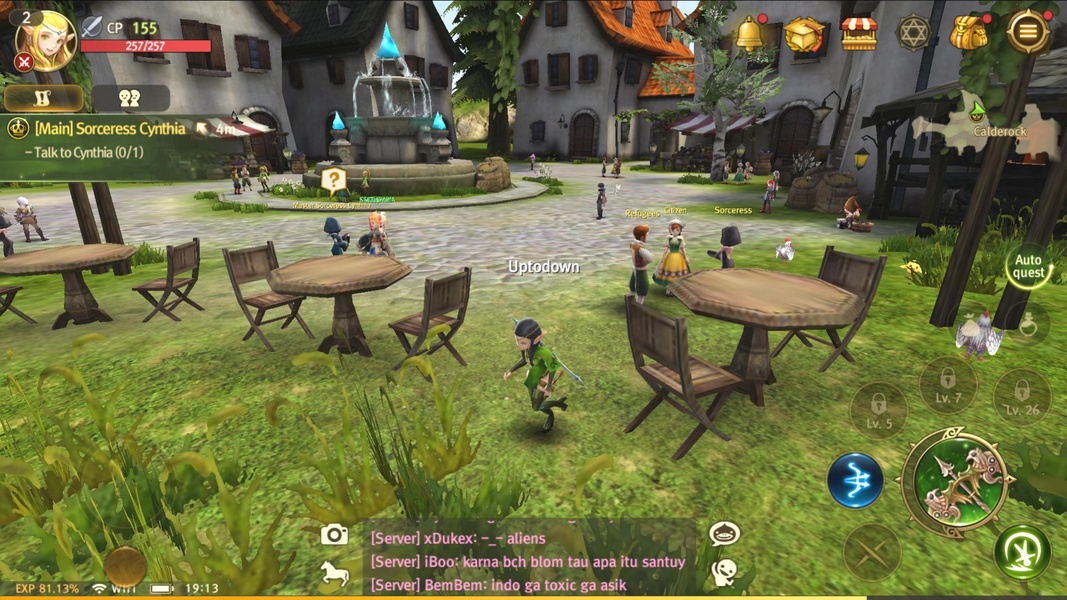The image size is (1067, 600).
Task: Switch to the party members tab
Action: pos(130,98)
